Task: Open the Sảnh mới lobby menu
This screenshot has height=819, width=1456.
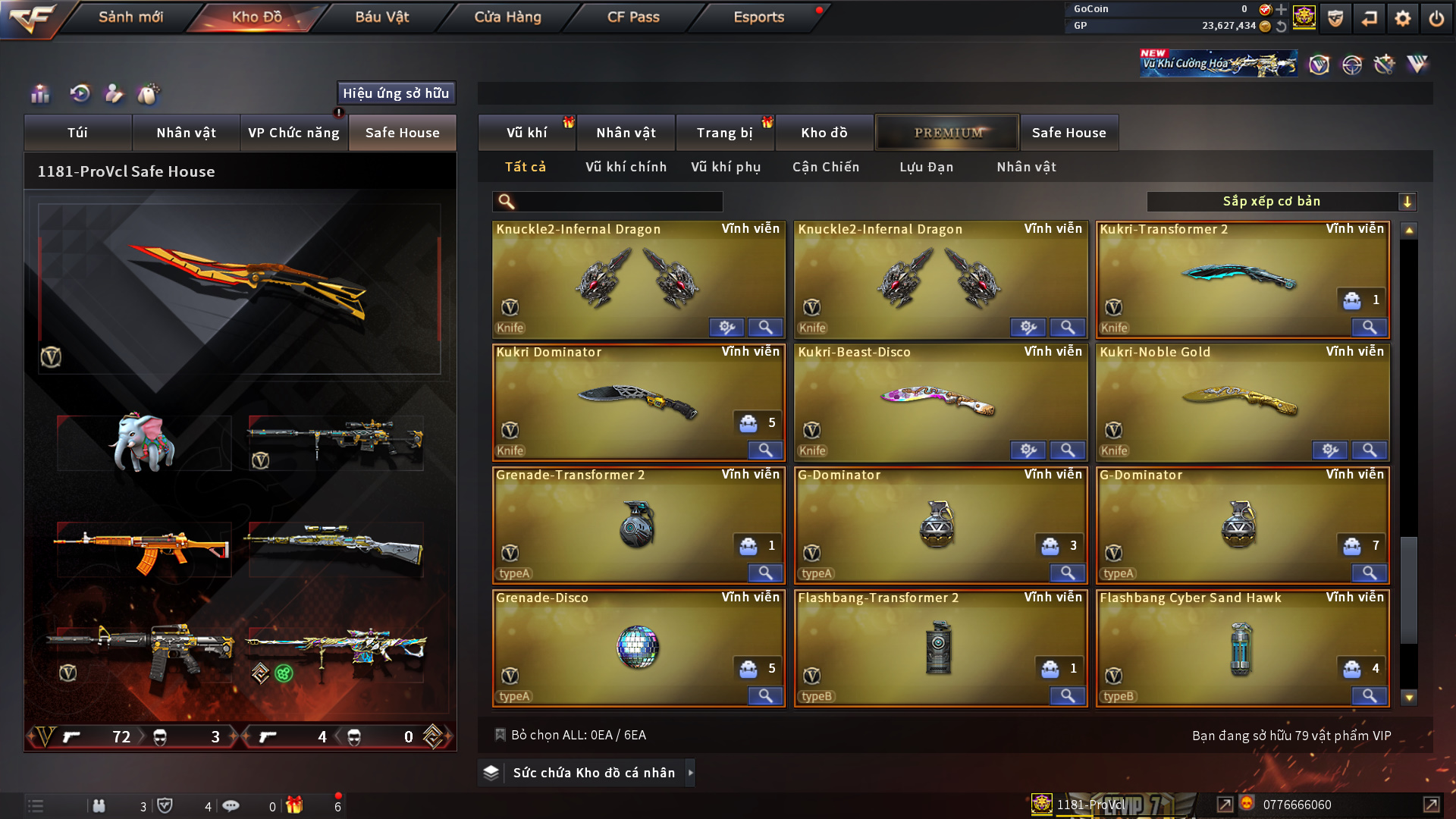Action: tap(130, 17)
